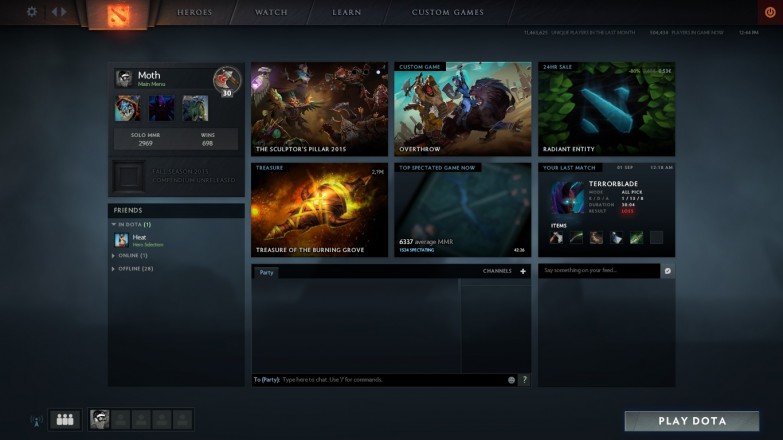783x440 pixels.
Task: View your last Terrorblade match
Action: [606, 210]
